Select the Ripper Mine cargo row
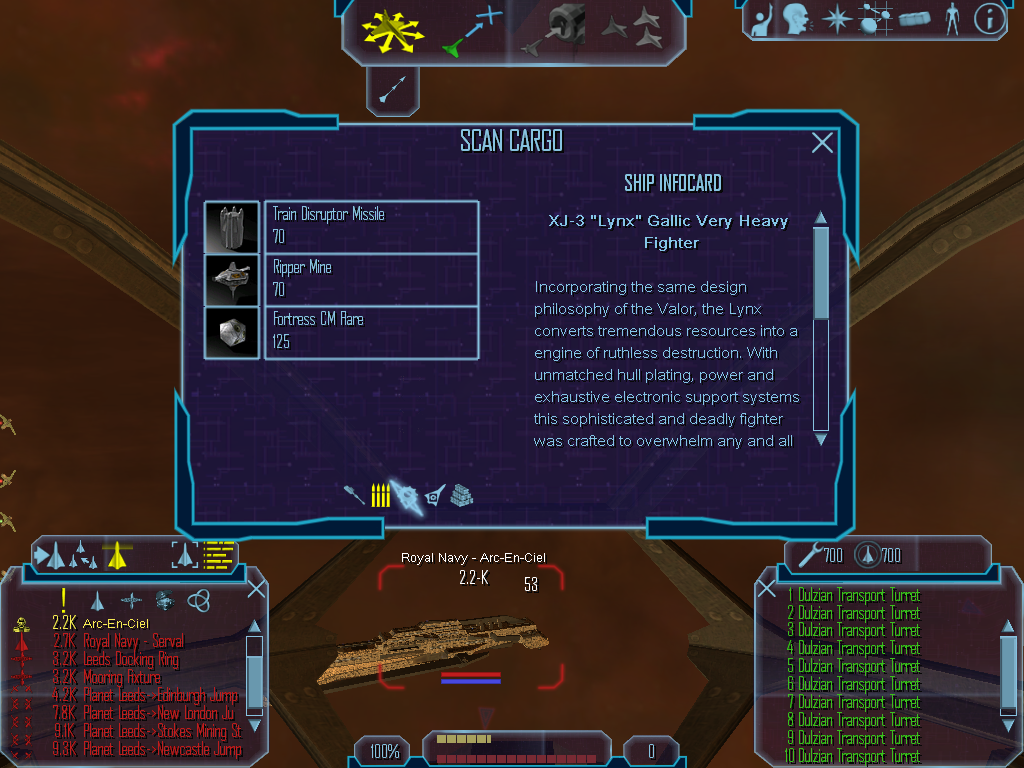Screen dimensions: 1024x768 [x=371, y=279]
